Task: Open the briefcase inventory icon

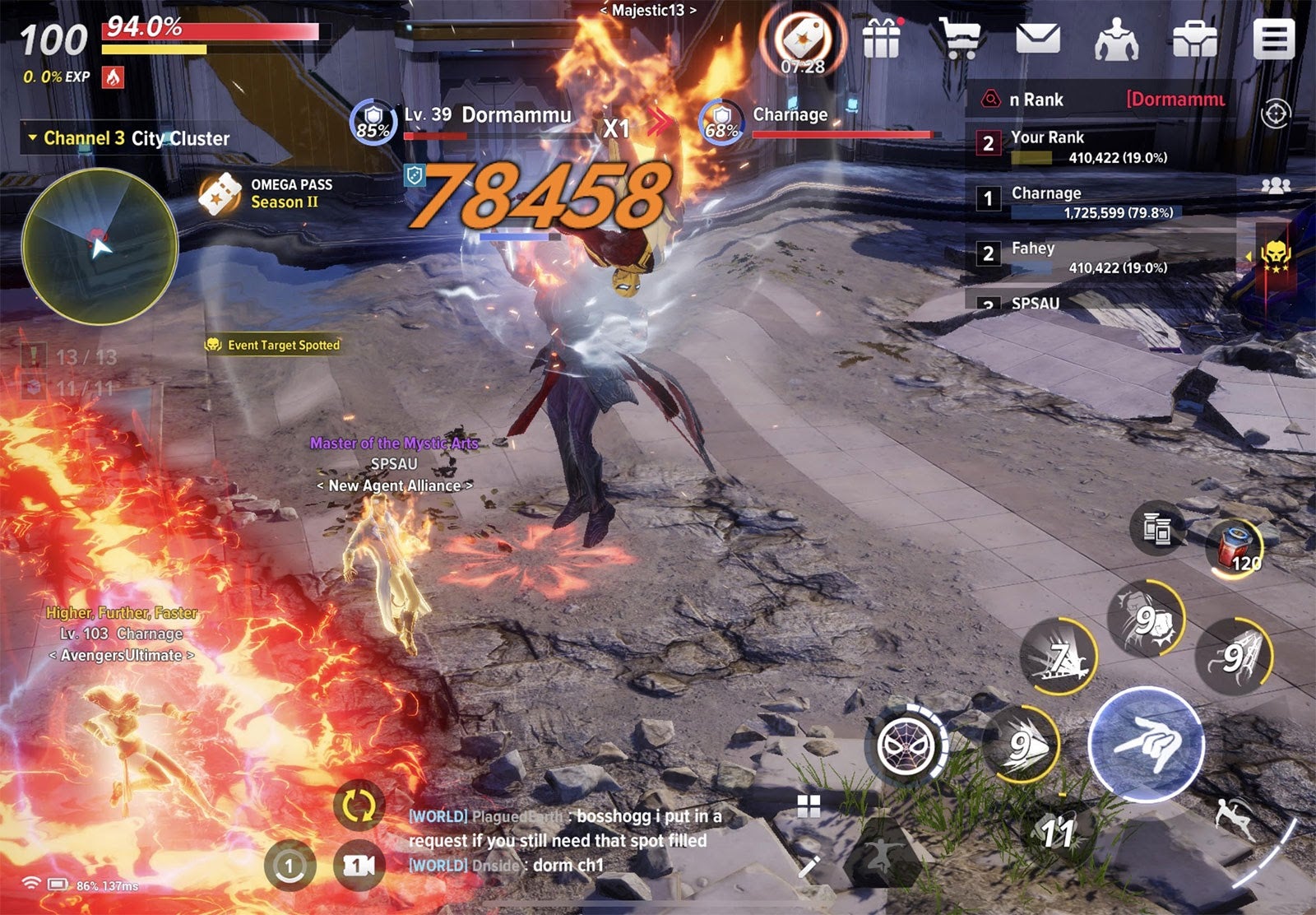Action: (1194, 39)
